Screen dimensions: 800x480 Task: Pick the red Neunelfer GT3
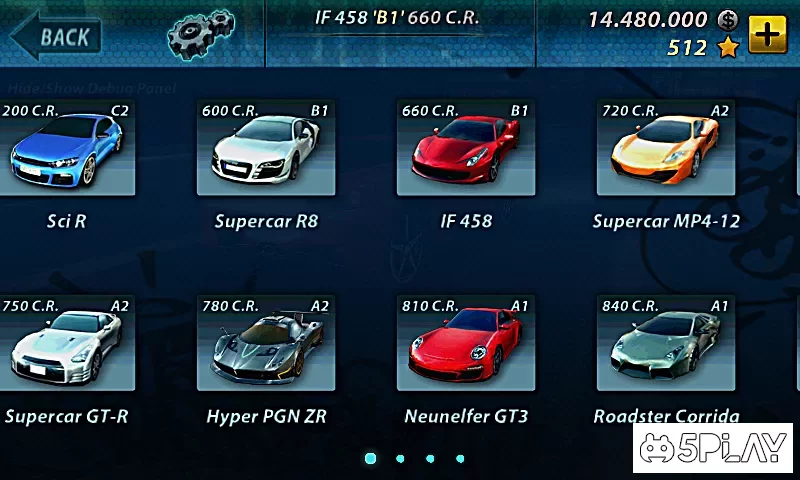point(465,343)
